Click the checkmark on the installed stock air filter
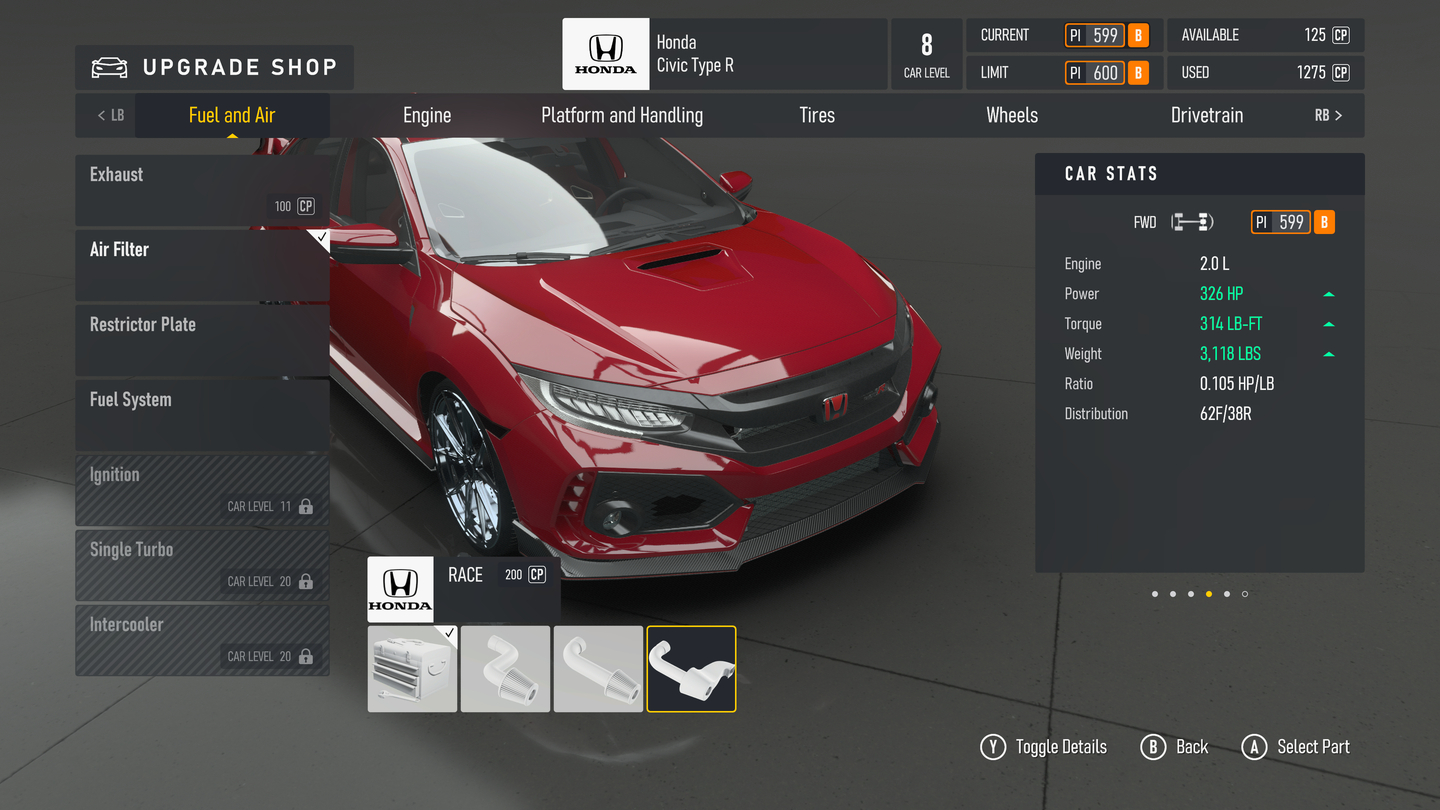The image size is (1440, 810). tap(448, 633)
